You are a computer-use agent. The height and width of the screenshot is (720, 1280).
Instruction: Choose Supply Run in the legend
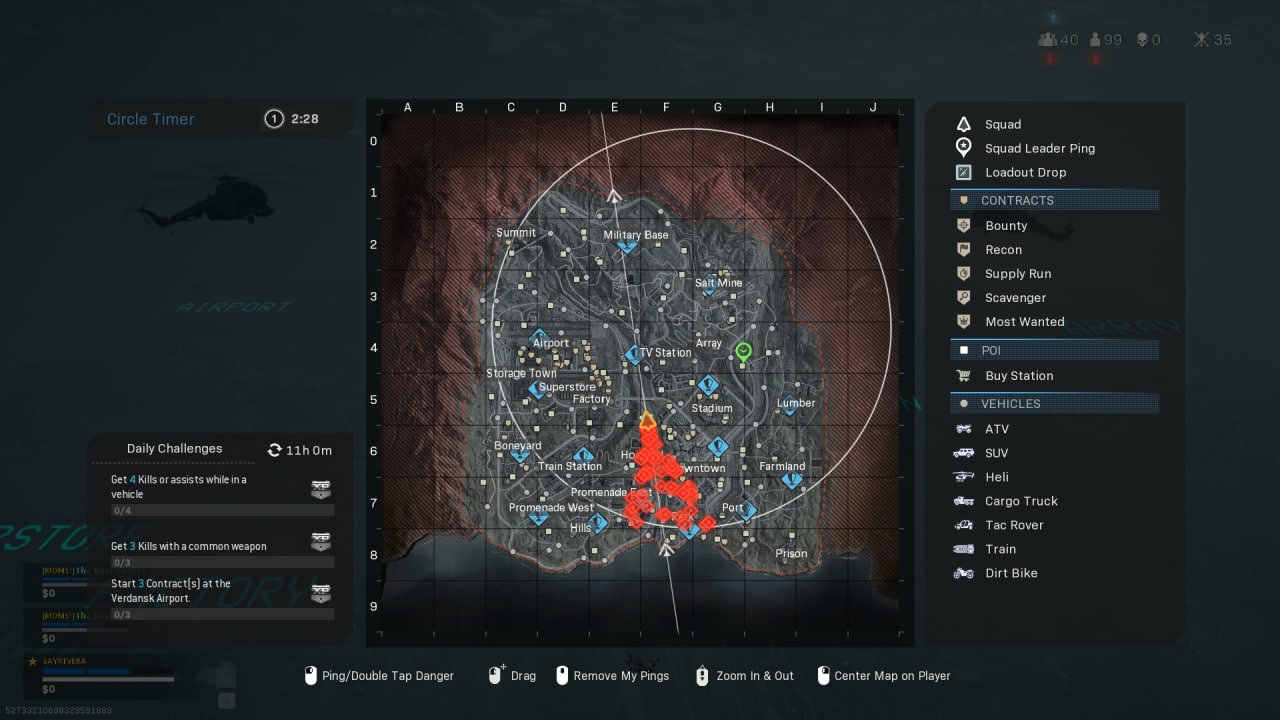coord(1017,274)
